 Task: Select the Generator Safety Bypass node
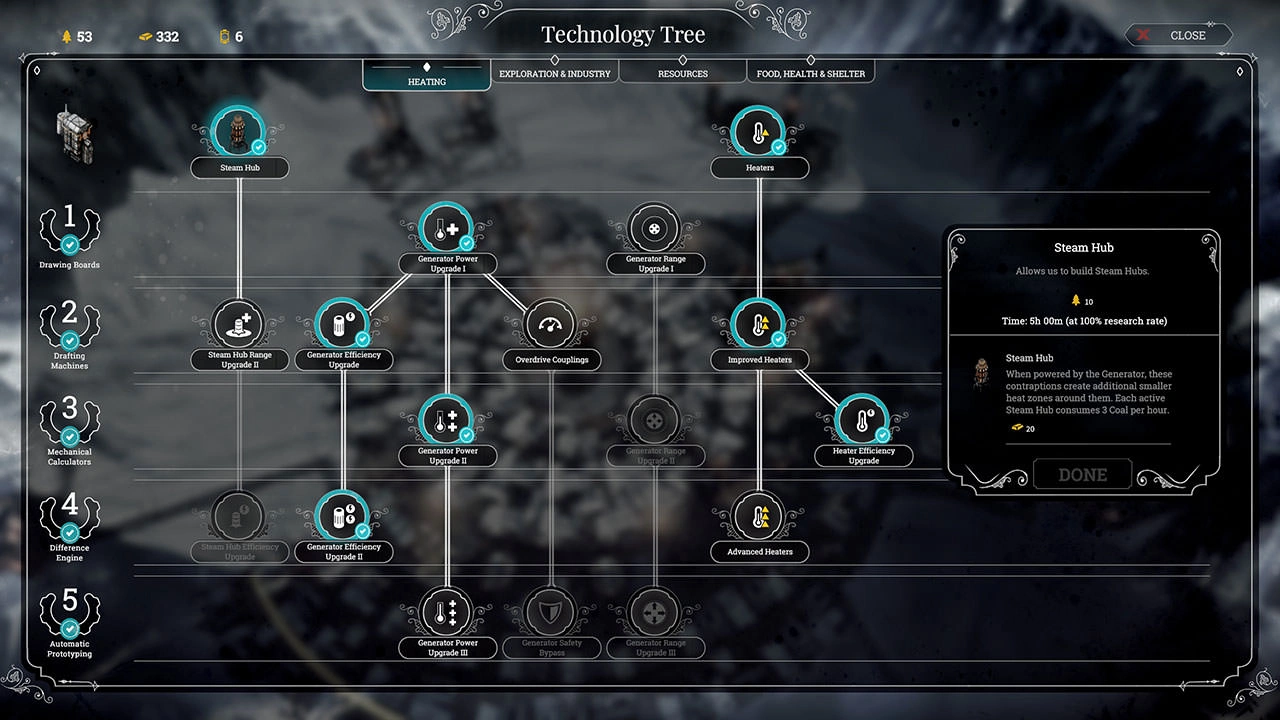tap(551, 614)
